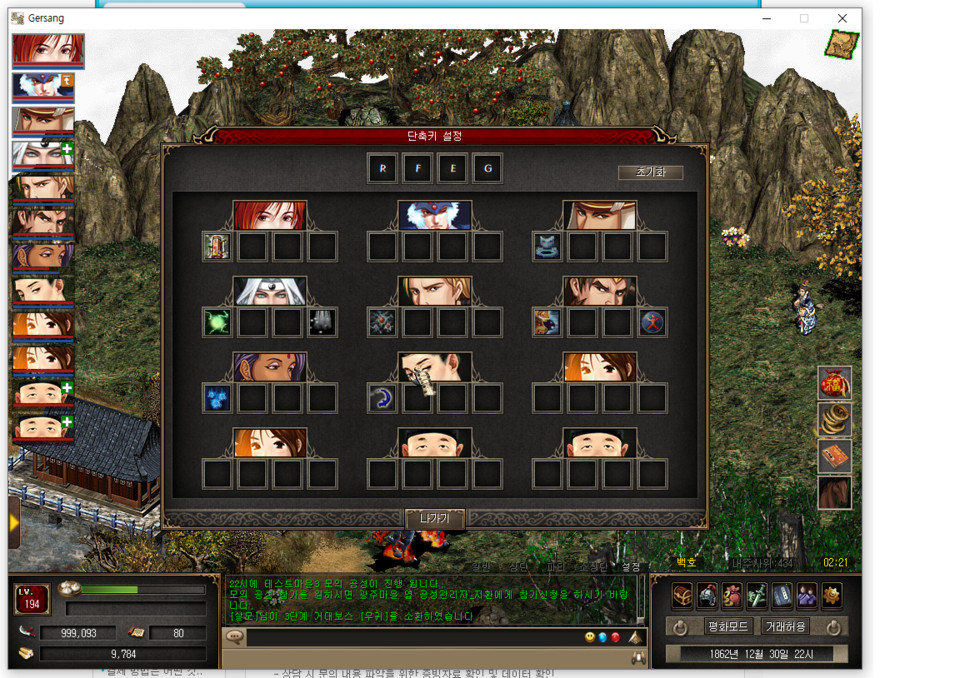Toggle the 평화모드 peace mode button
This screenshot has height=678, width=960.
pyautogui.click(x=728, y=627)
